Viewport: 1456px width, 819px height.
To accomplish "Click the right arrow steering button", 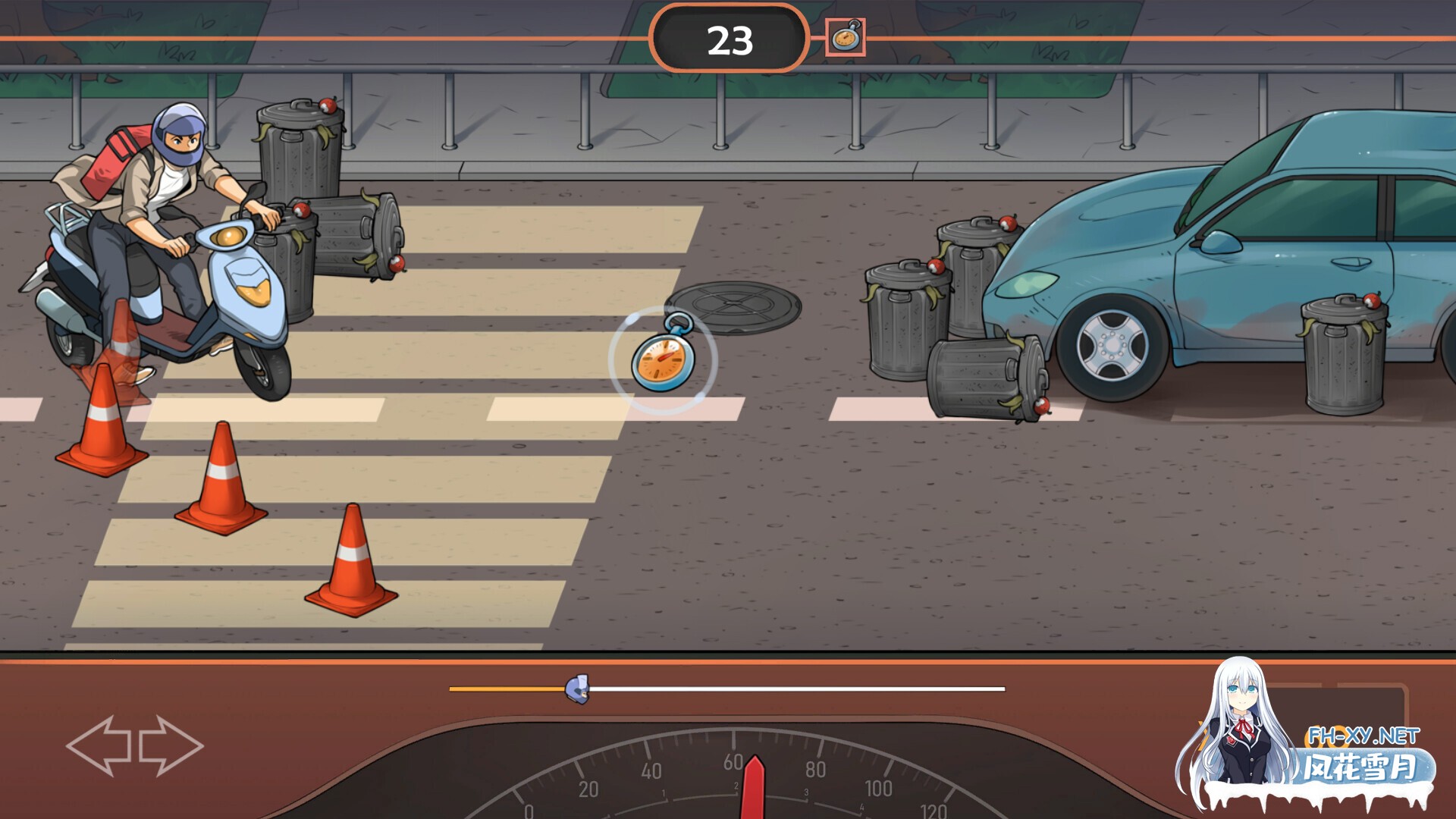I will 171,746.
